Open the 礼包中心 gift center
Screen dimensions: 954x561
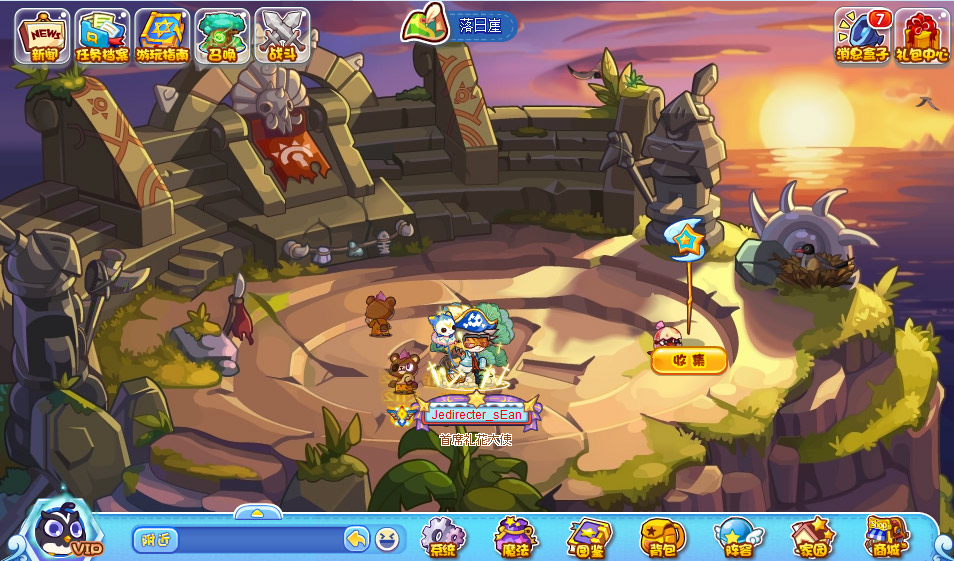(x=922, y=35)
